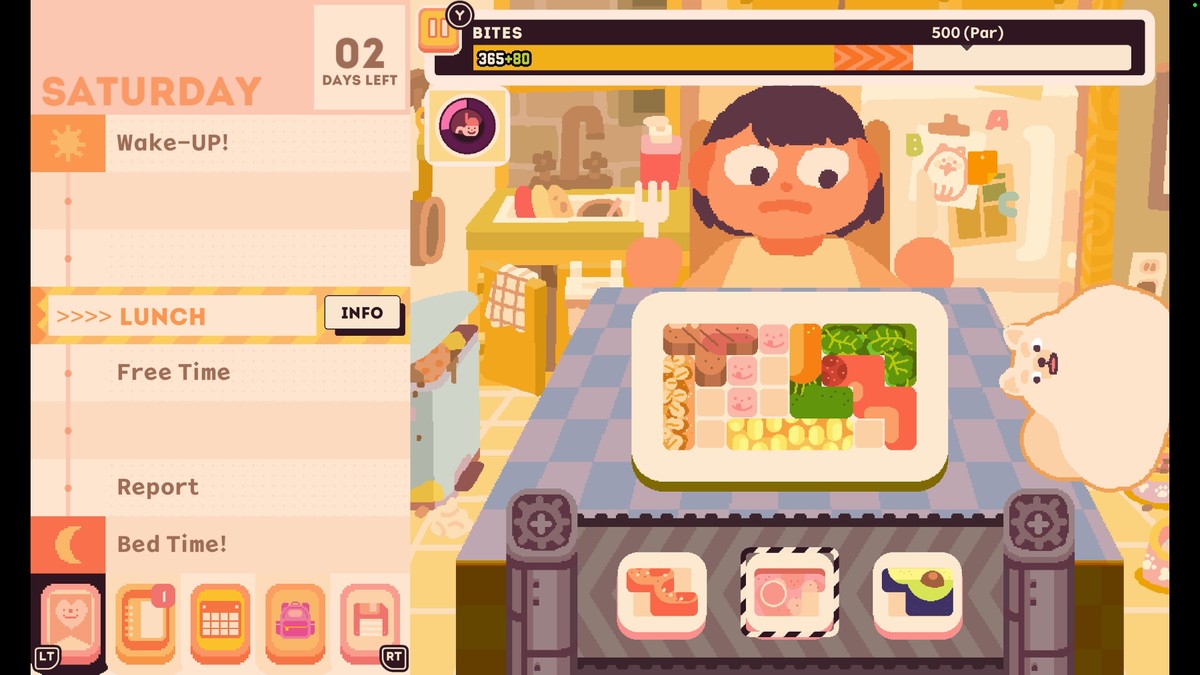
Task: Open the pink backpack tab
Action: pos(294,623)
